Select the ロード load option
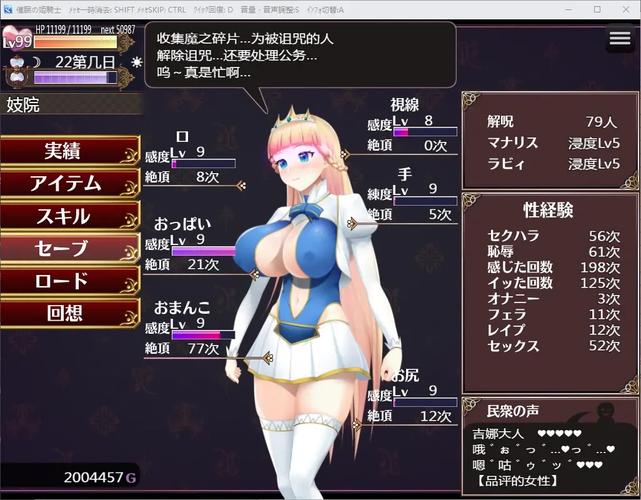 pos(67,281)
